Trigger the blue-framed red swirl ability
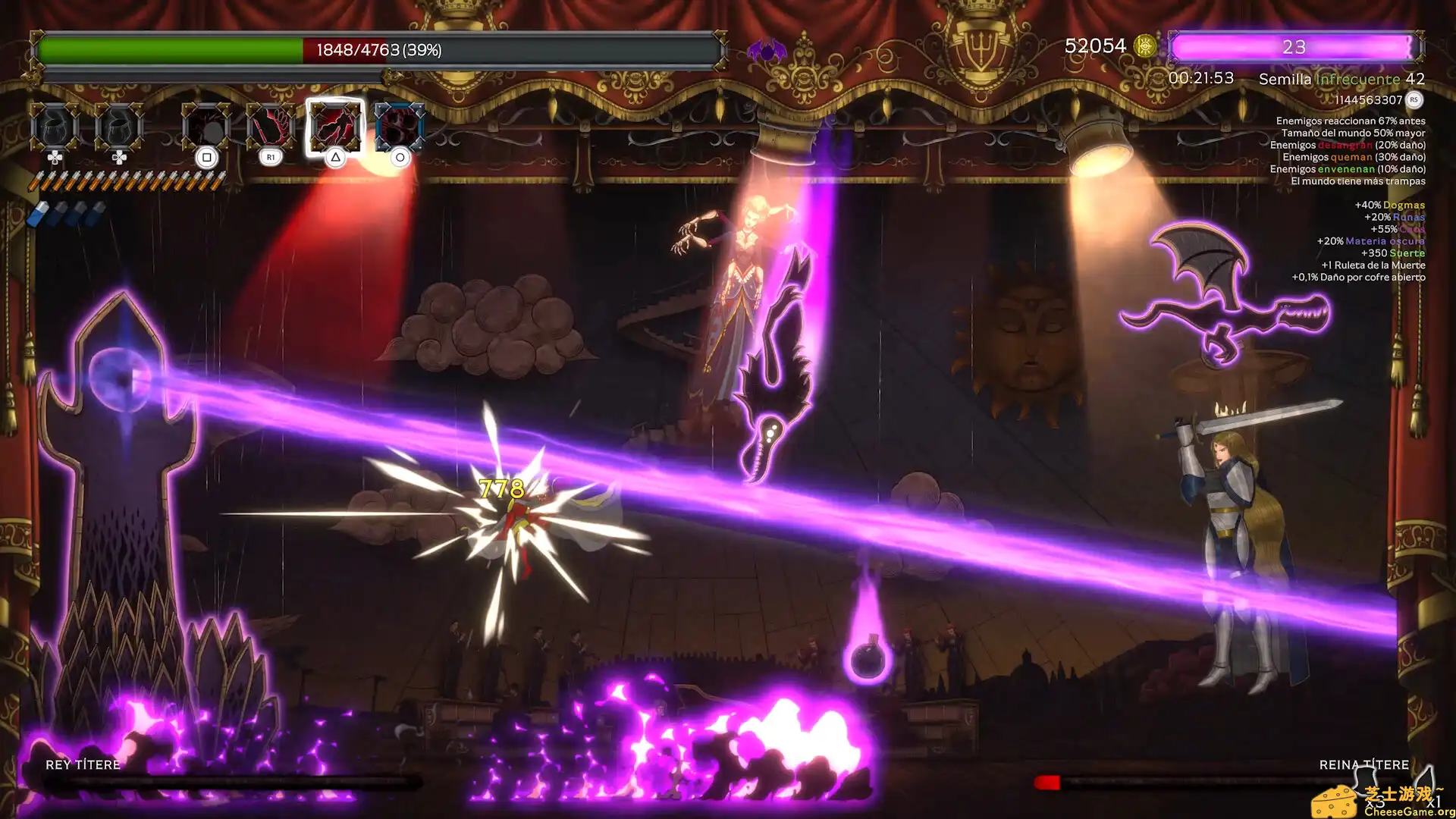 pyautogui.click(x=399, y=127)
